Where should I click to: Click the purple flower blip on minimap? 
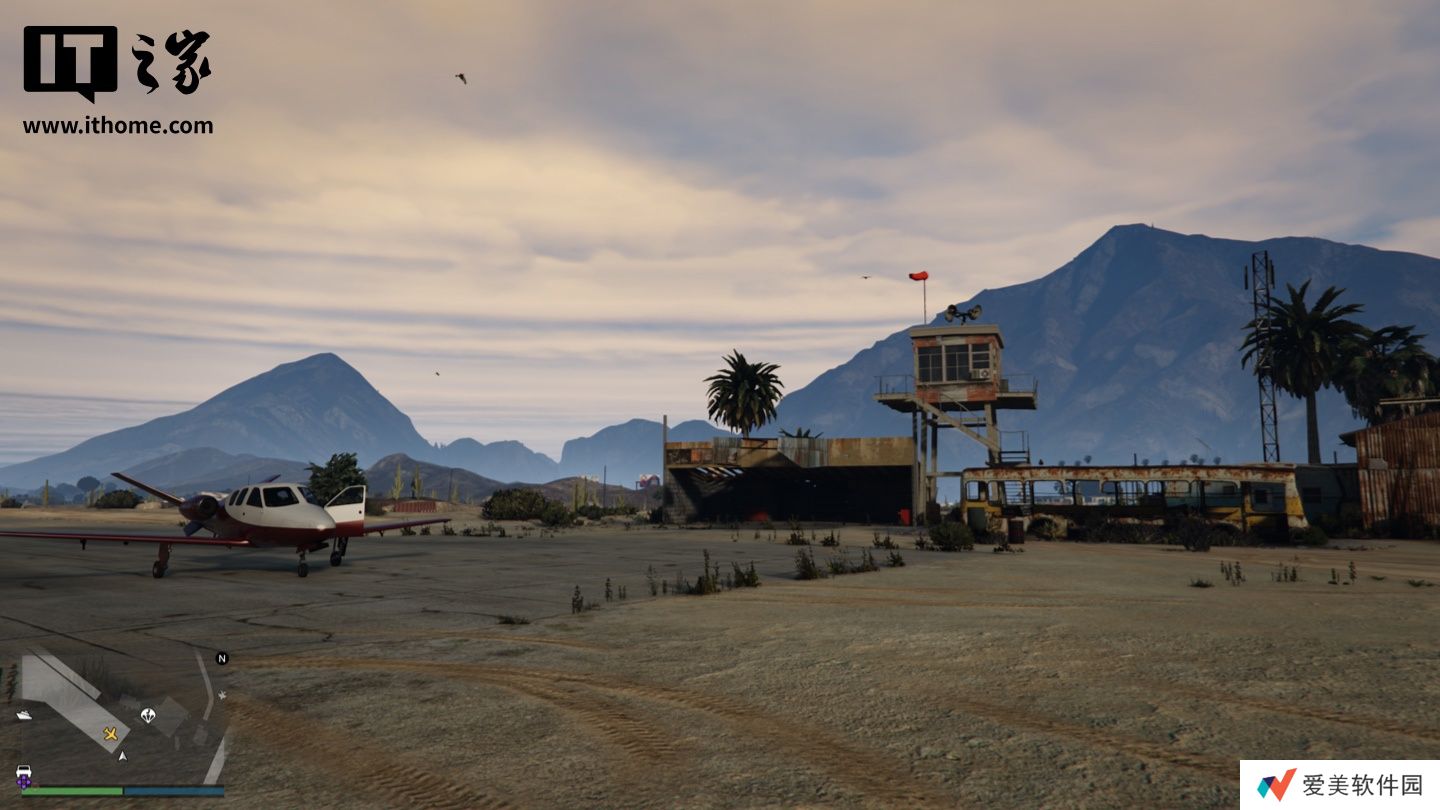click(24, 783)
